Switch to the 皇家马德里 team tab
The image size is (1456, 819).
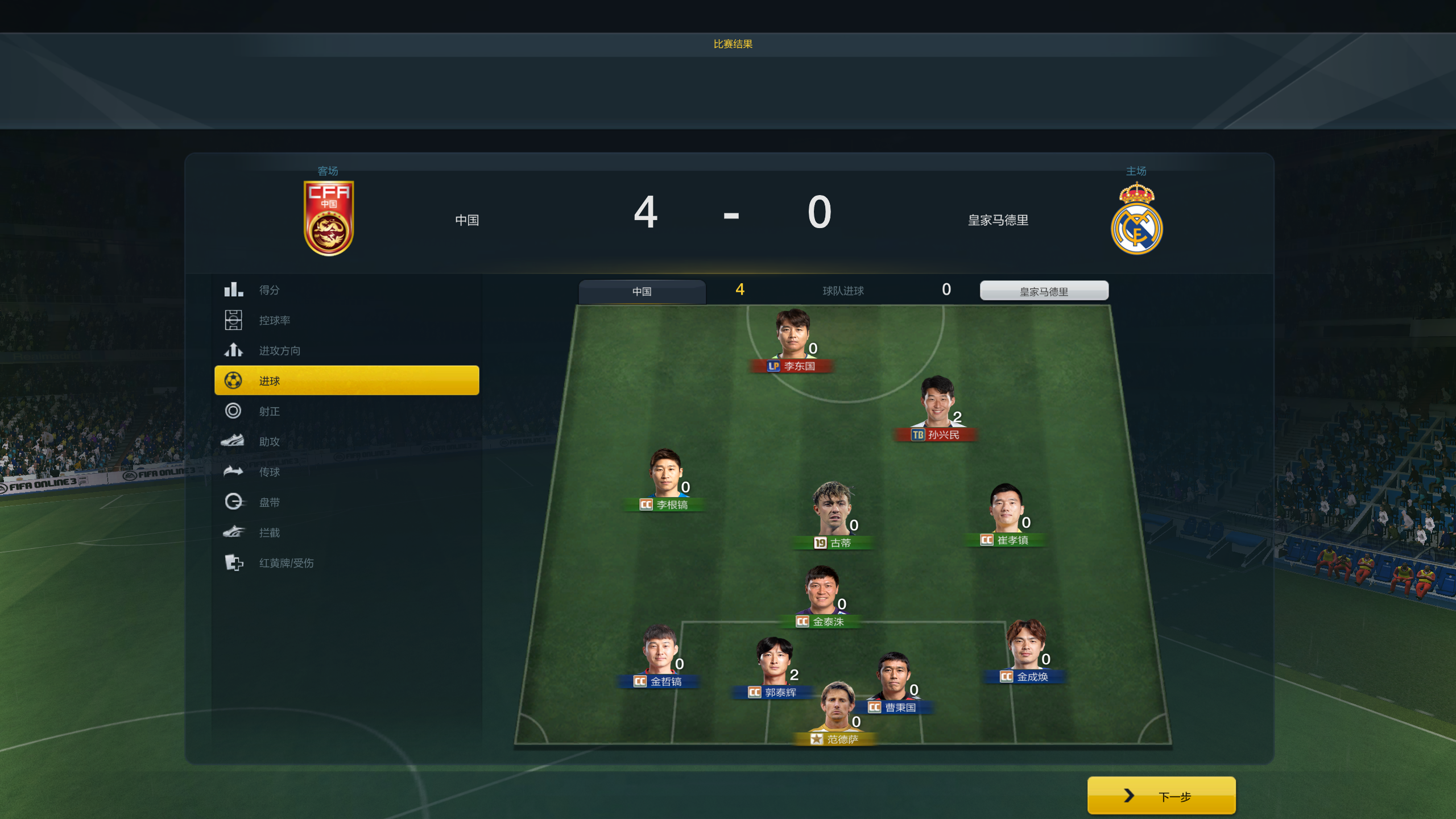[1044, 291]
